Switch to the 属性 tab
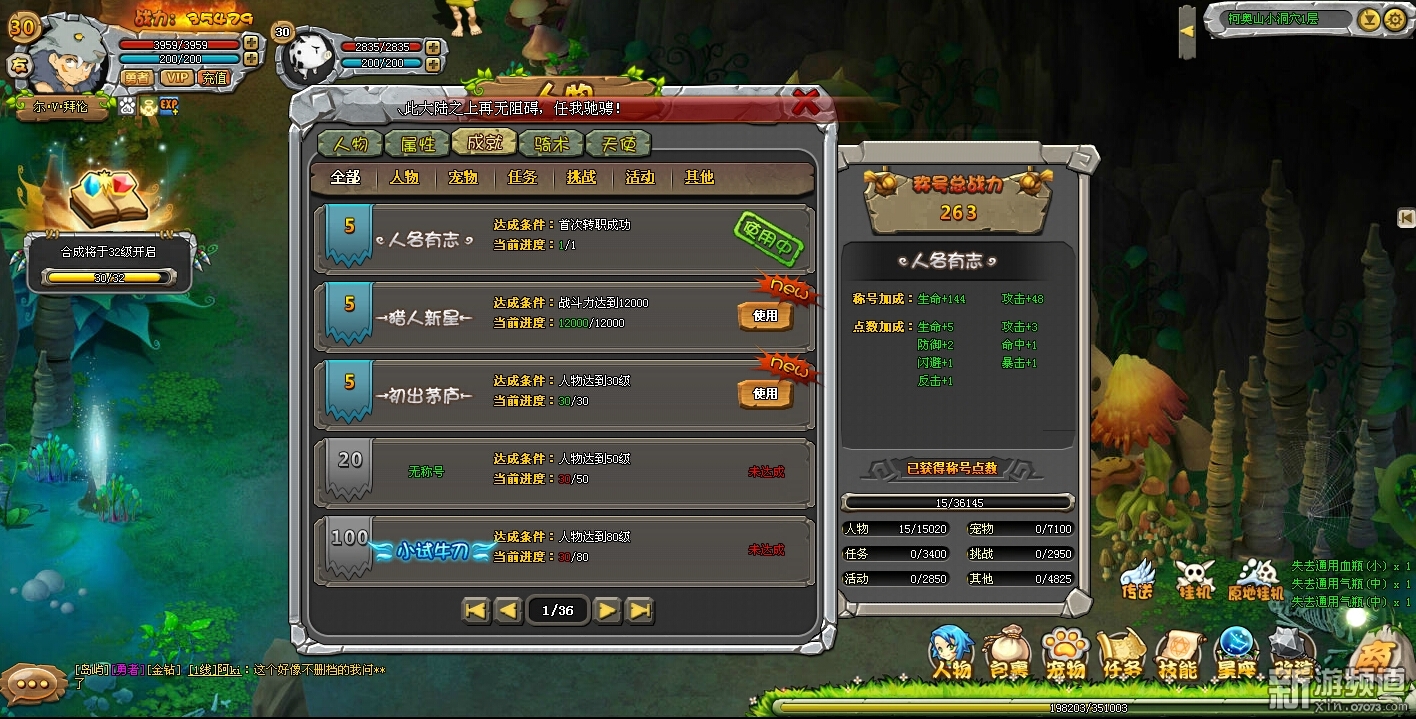Screen dimensions: 1416x719 pos(417,143)
